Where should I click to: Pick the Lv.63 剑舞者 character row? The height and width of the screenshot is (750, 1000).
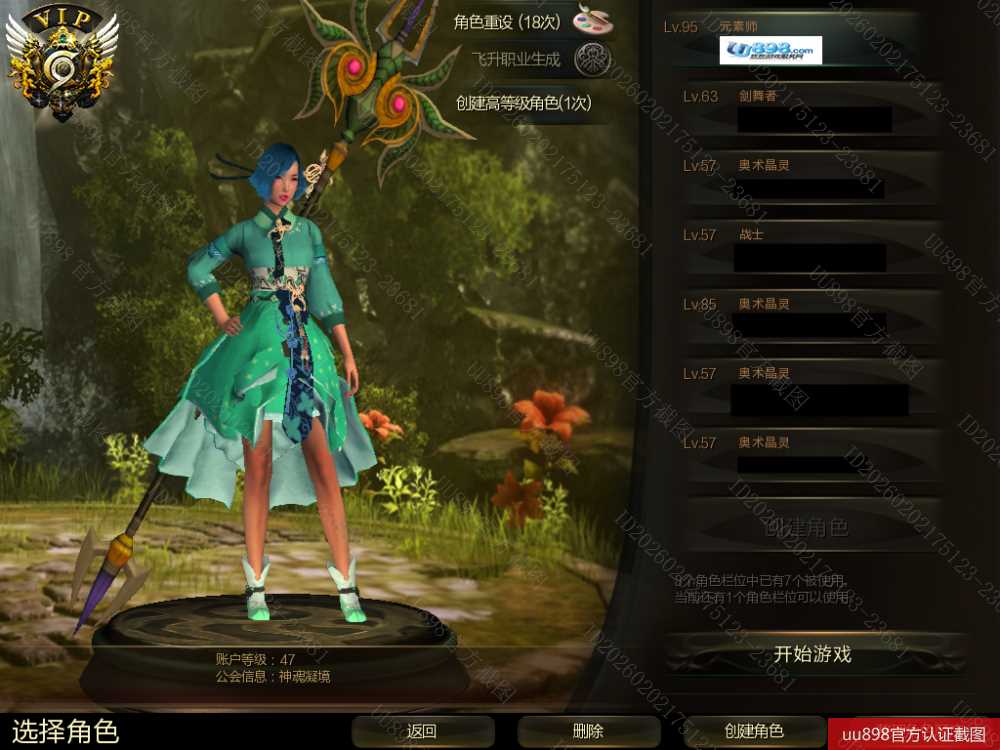tap(810, 110)
